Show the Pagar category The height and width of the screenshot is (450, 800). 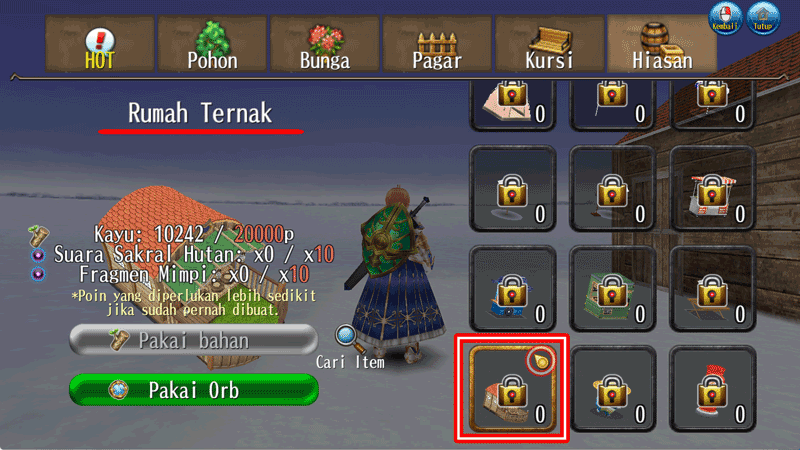[437, 45]
